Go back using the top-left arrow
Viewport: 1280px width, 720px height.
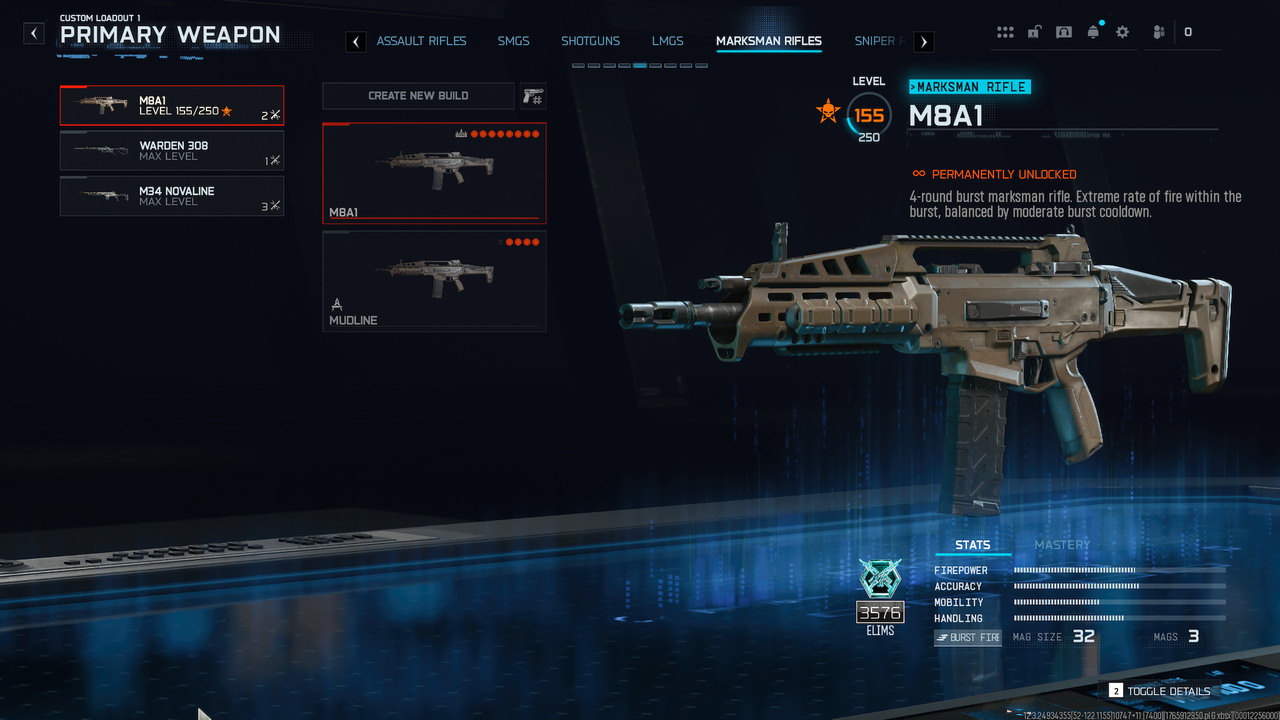coord(34,33)
